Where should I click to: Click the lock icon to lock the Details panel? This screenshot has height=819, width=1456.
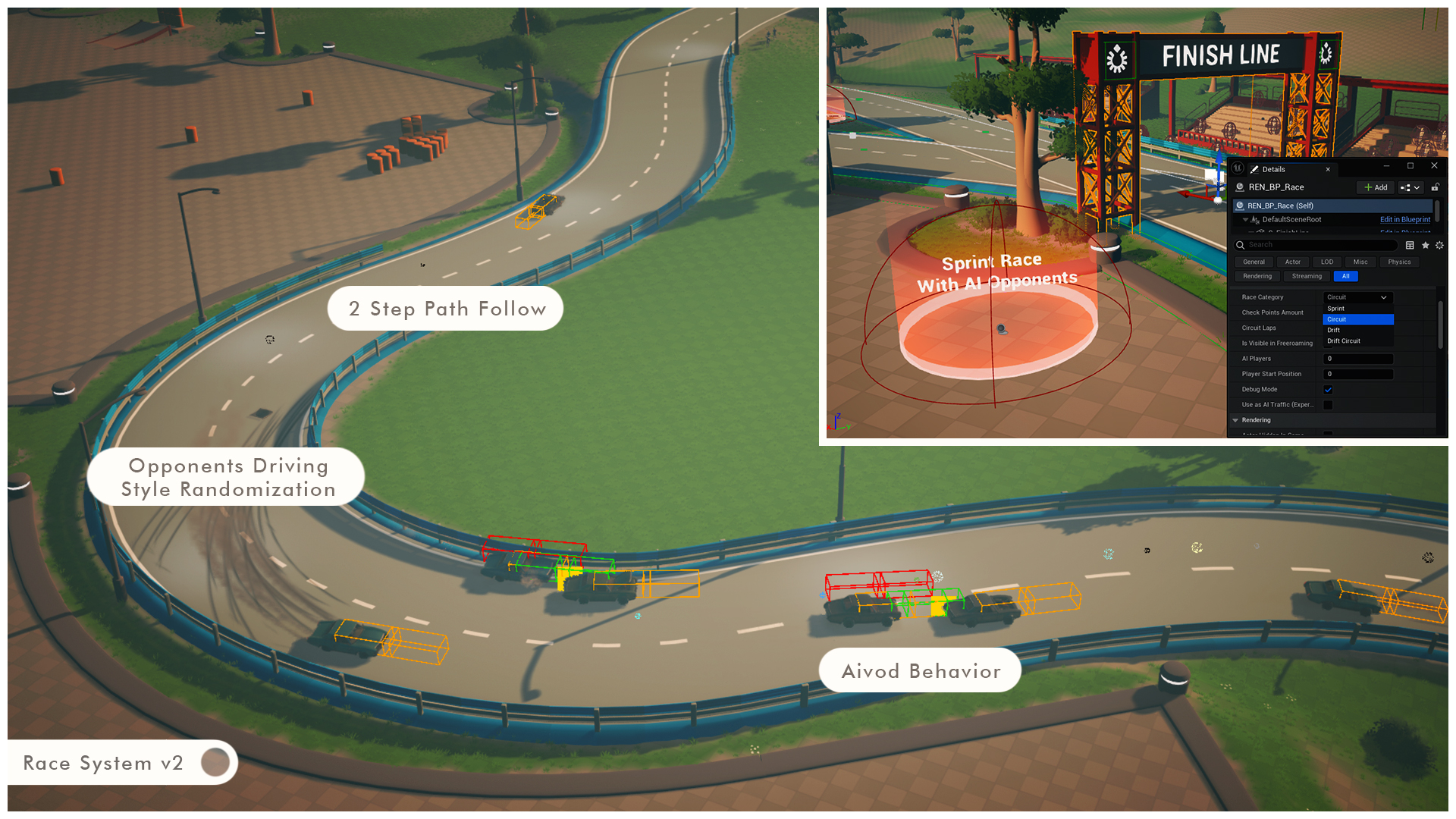tap(1436, 187)
